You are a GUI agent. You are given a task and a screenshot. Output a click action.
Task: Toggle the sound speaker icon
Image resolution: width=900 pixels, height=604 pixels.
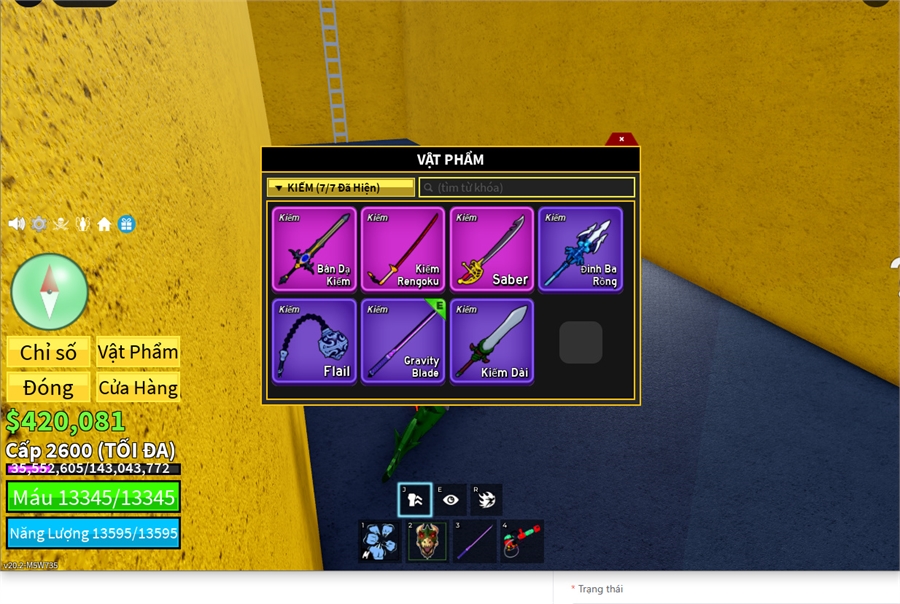(x=17, y=224)
